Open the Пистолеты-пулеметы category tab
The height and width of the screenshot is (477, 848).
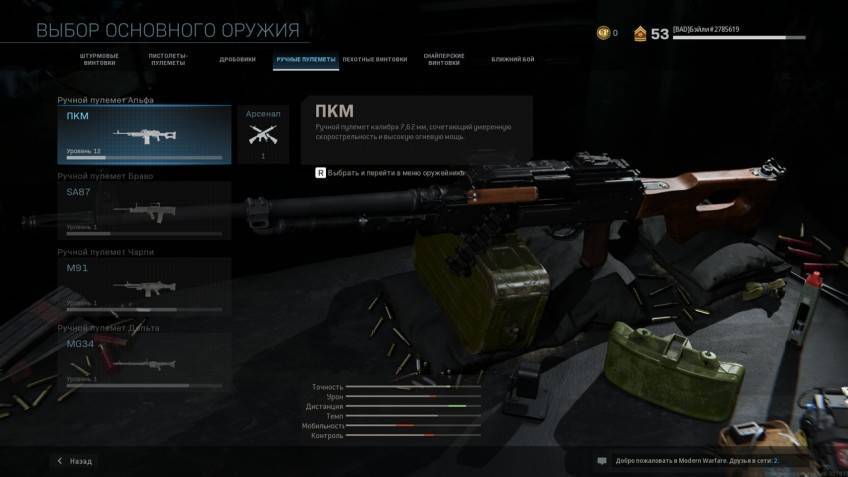169,60
